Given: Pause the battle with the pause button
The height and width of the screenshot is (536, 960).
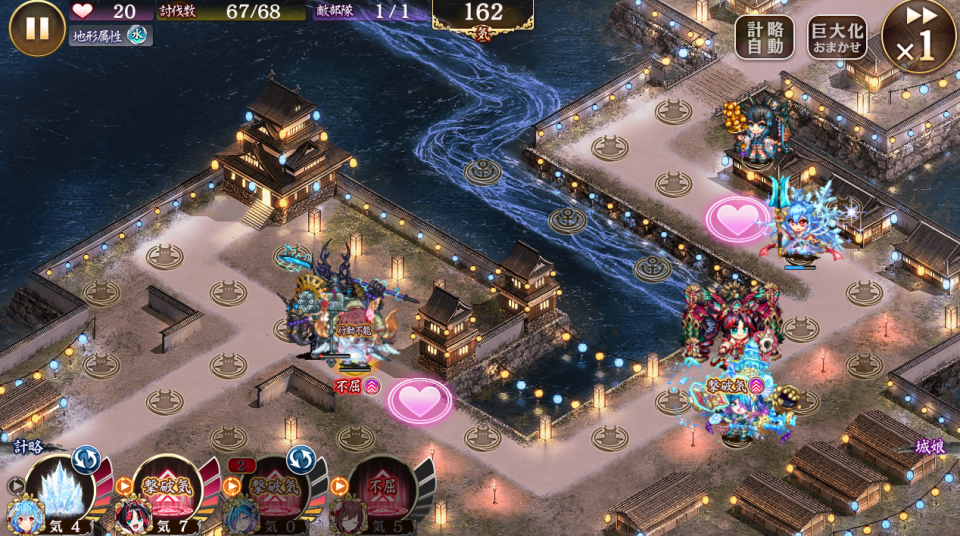Looking at the screenshot, I should (37, 27).
